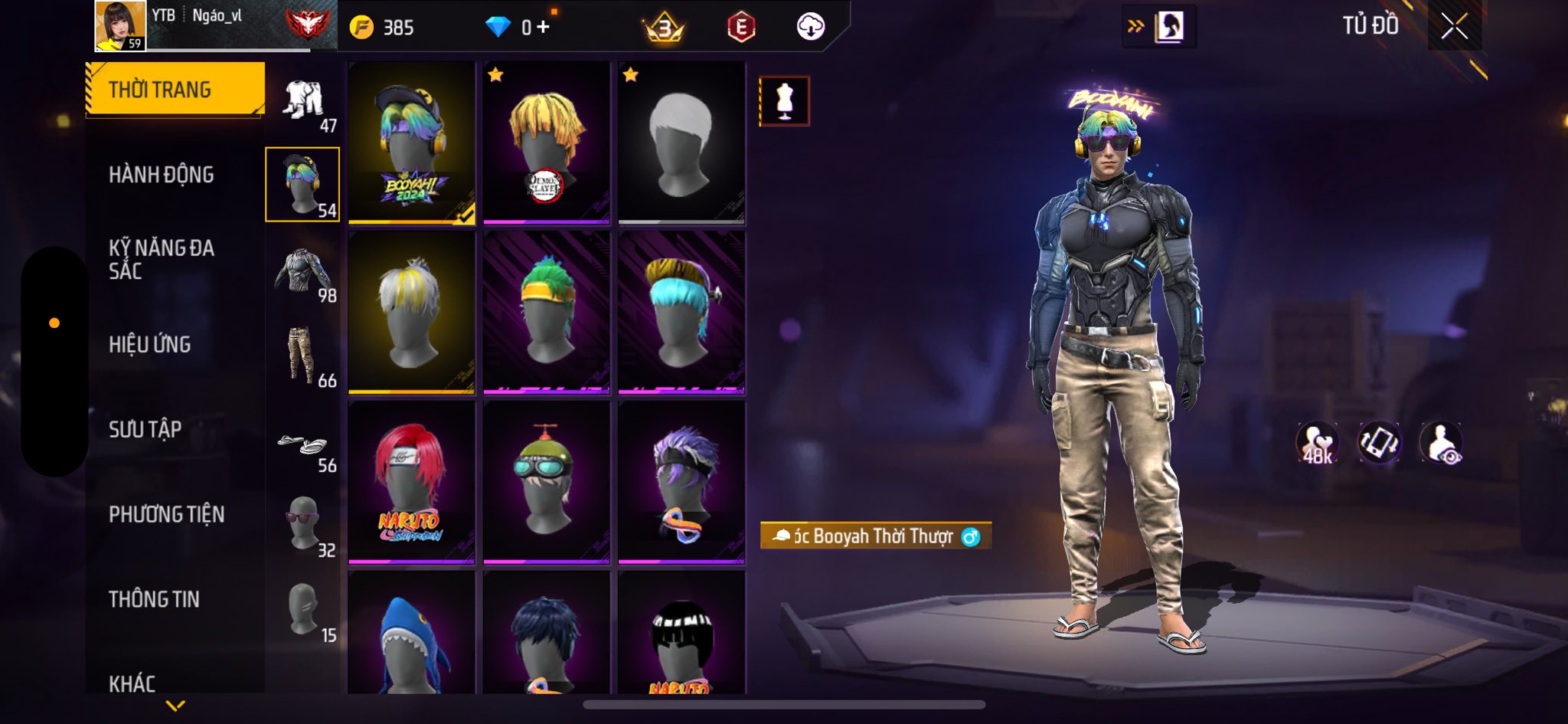
Task: Switch to Kỹ Năng Đa Sắc tab
Action: pos(161,259)
